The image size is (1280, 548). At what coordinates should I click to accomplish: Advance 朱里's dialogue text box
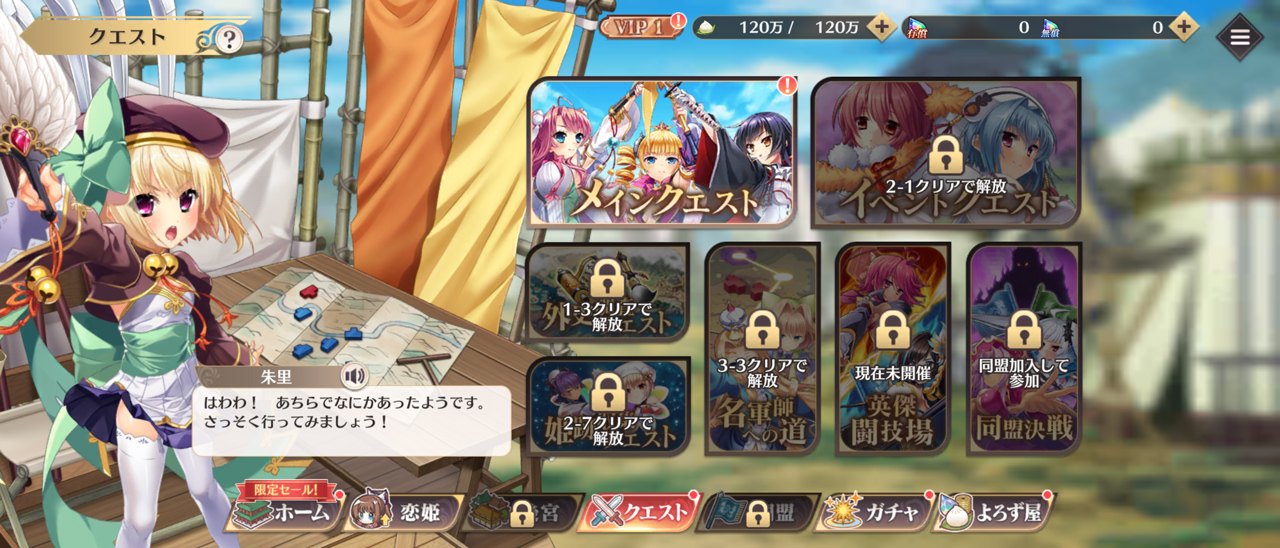350,420
